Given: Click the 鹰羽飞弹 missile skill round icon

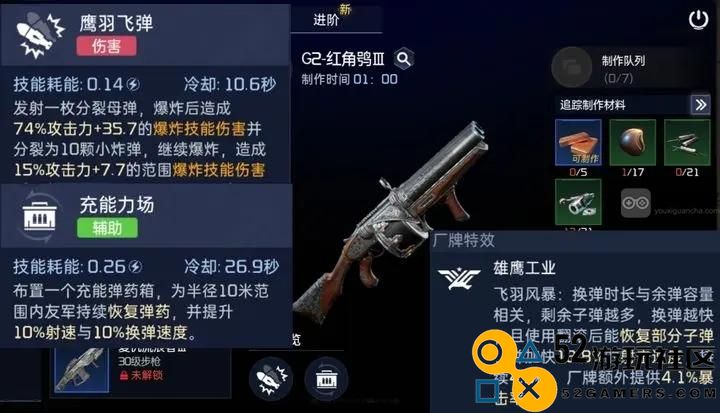Looking at the screenshot, I should (x=270, y=378).
